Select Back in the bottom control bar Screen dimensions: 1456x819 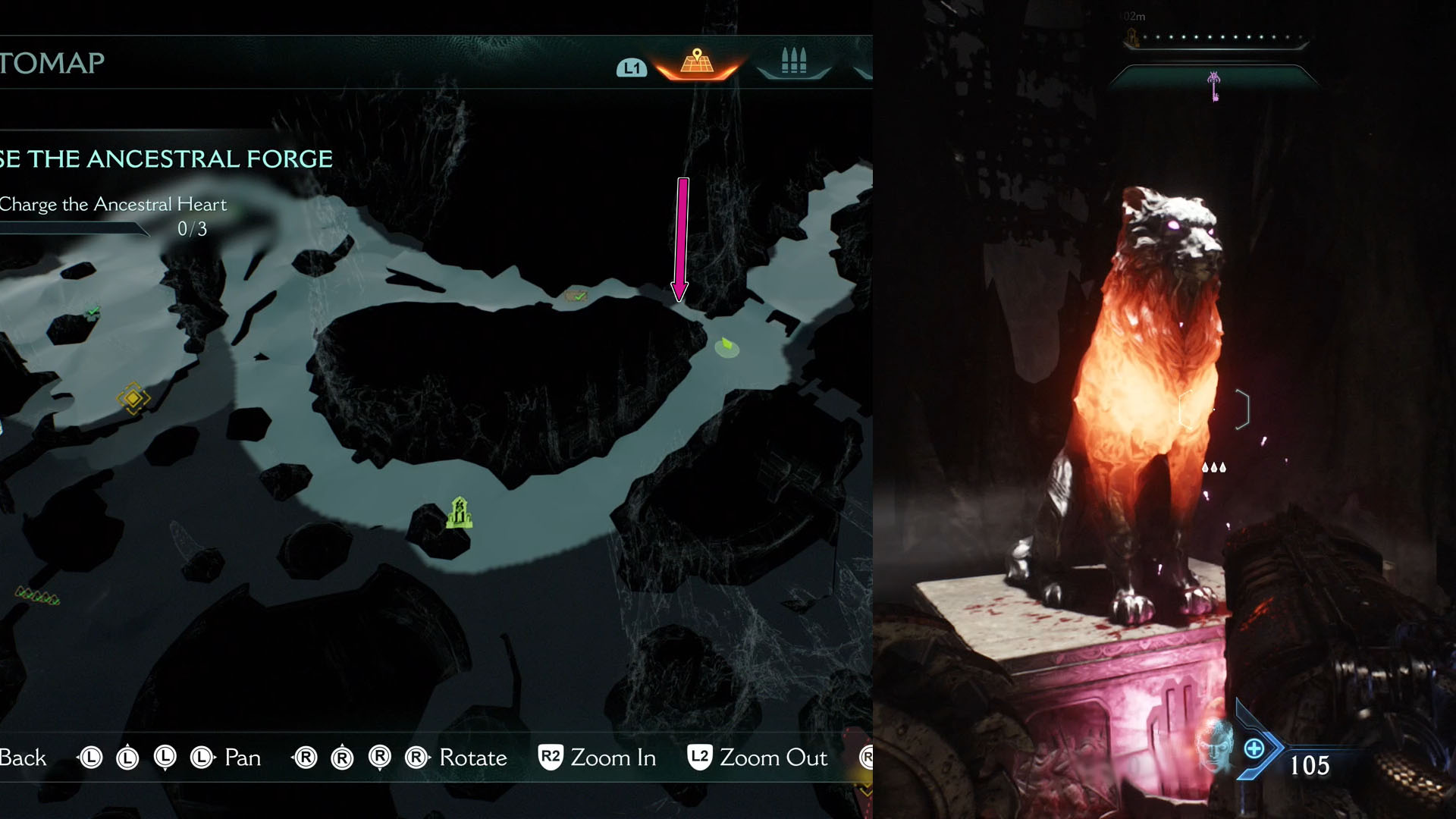click(24, 757)
